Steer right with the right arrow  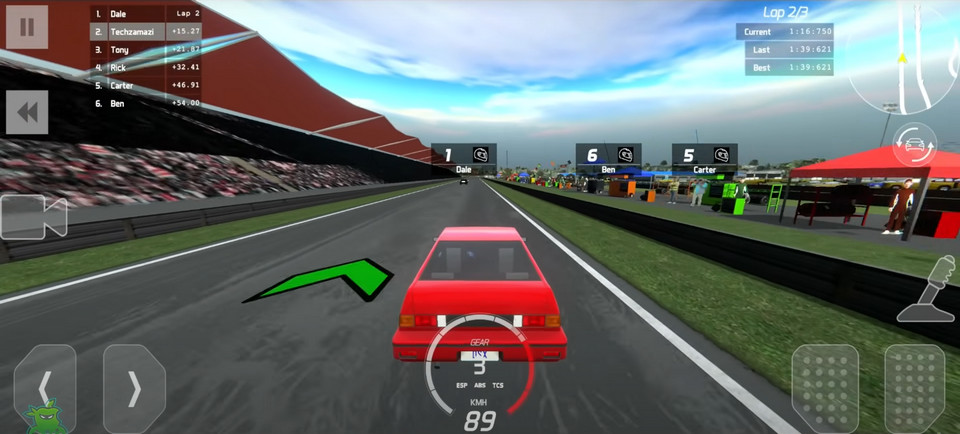click(134, 387)
